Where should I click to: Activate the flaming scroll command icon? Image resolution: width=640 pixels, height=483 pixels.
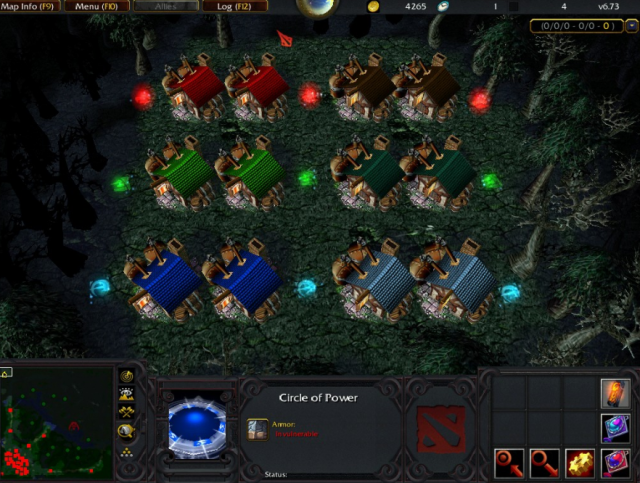tap(615, 393)
